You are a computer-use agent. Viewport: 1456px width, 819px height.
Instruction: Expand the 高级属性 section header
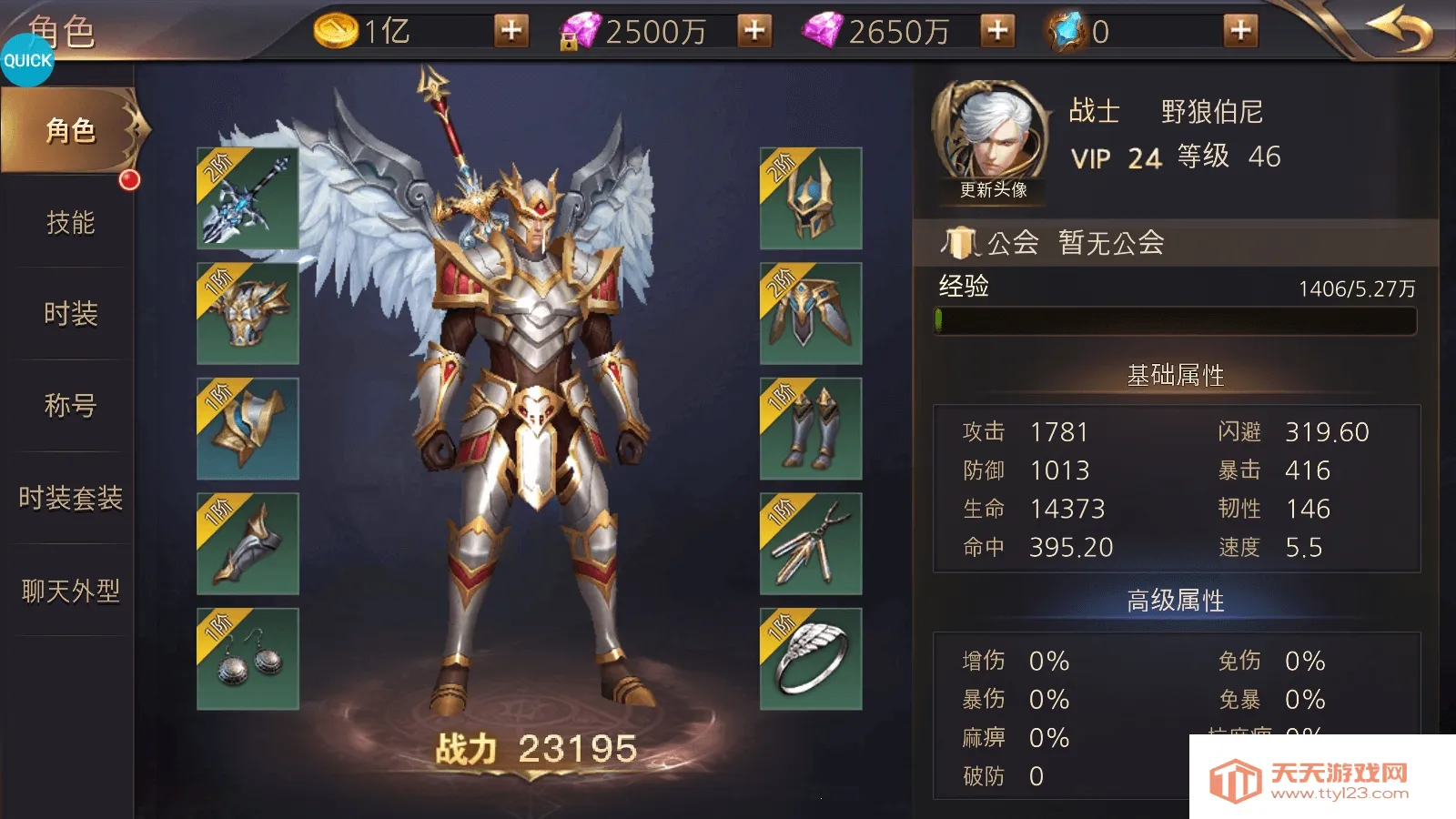(1174, 601)
